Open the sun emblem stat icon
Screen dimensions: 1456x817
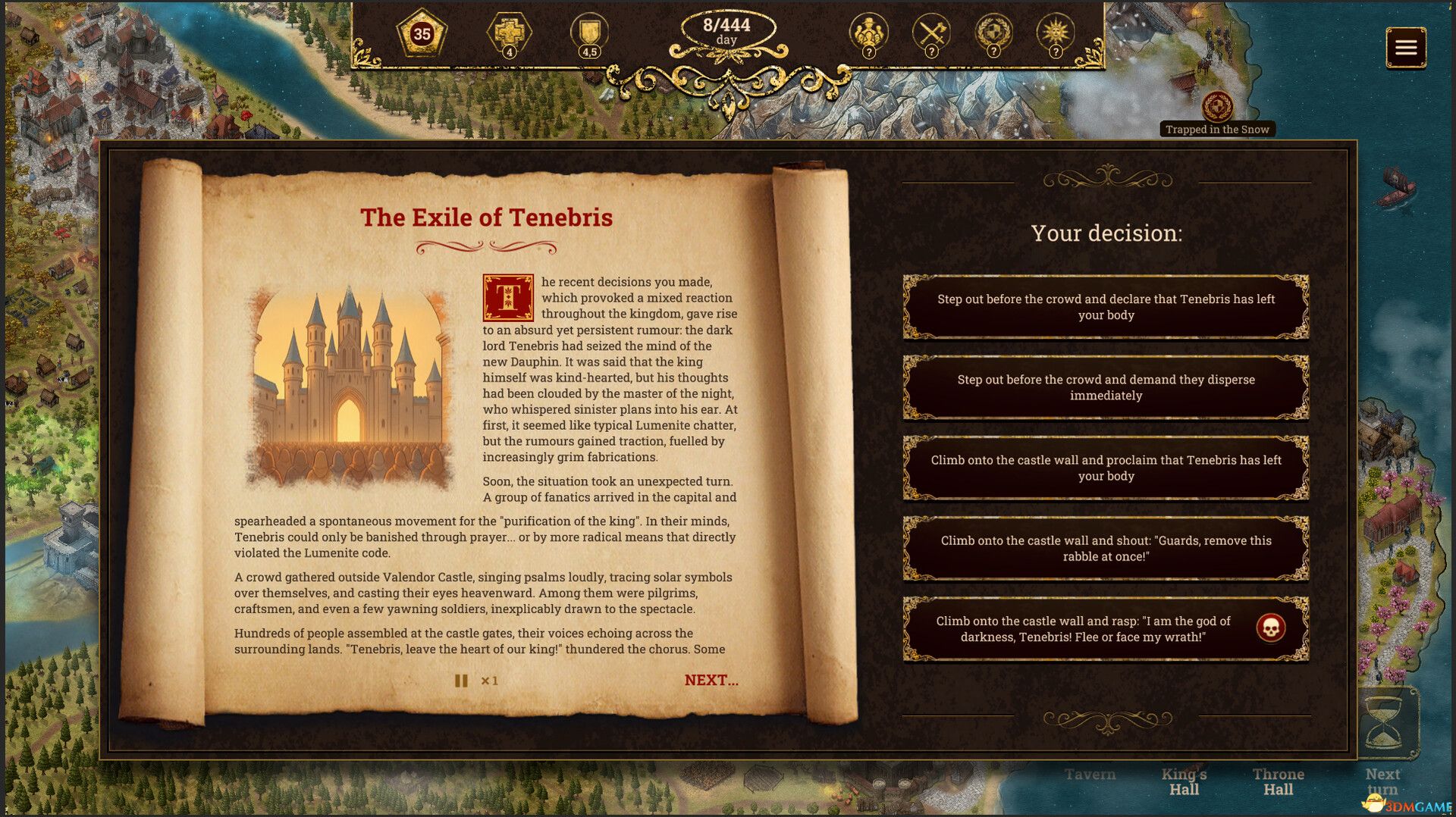pyautogui.click(x=1054, y=33)
